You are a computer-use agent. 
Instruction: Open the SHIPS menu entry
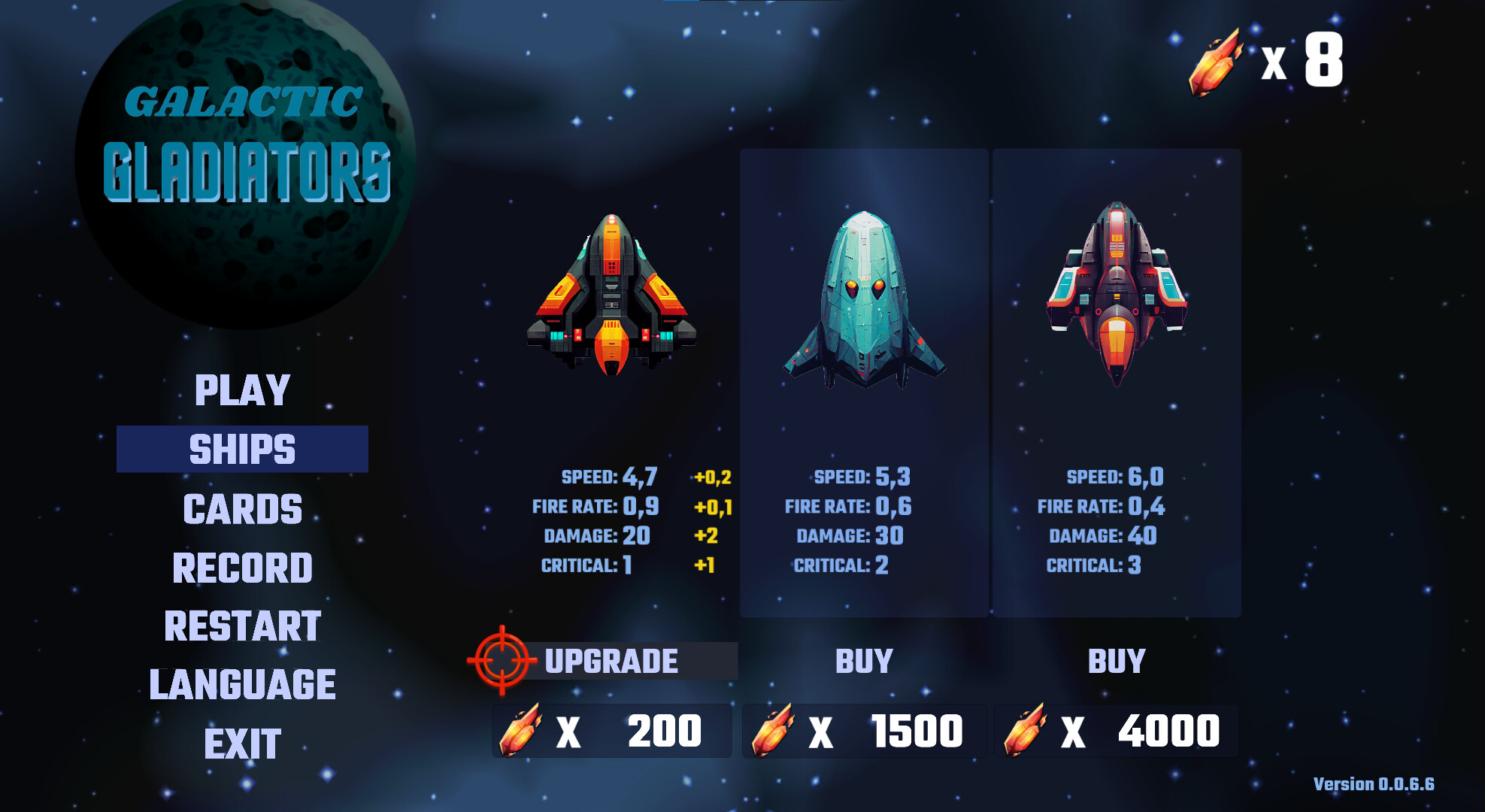coord(242,447)
